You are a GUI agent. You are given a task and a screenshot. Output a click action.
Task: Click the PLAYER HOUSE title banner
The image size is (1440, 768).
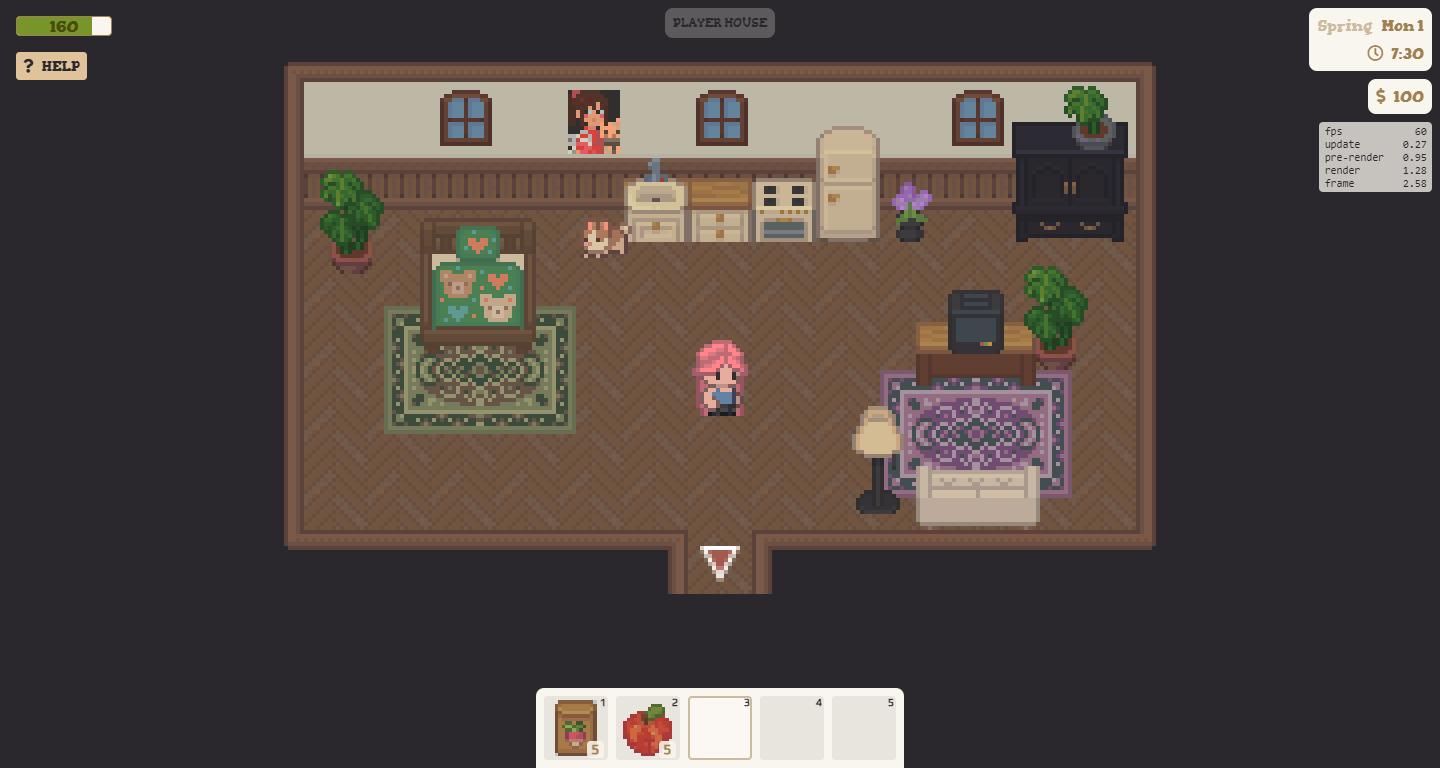720,22
